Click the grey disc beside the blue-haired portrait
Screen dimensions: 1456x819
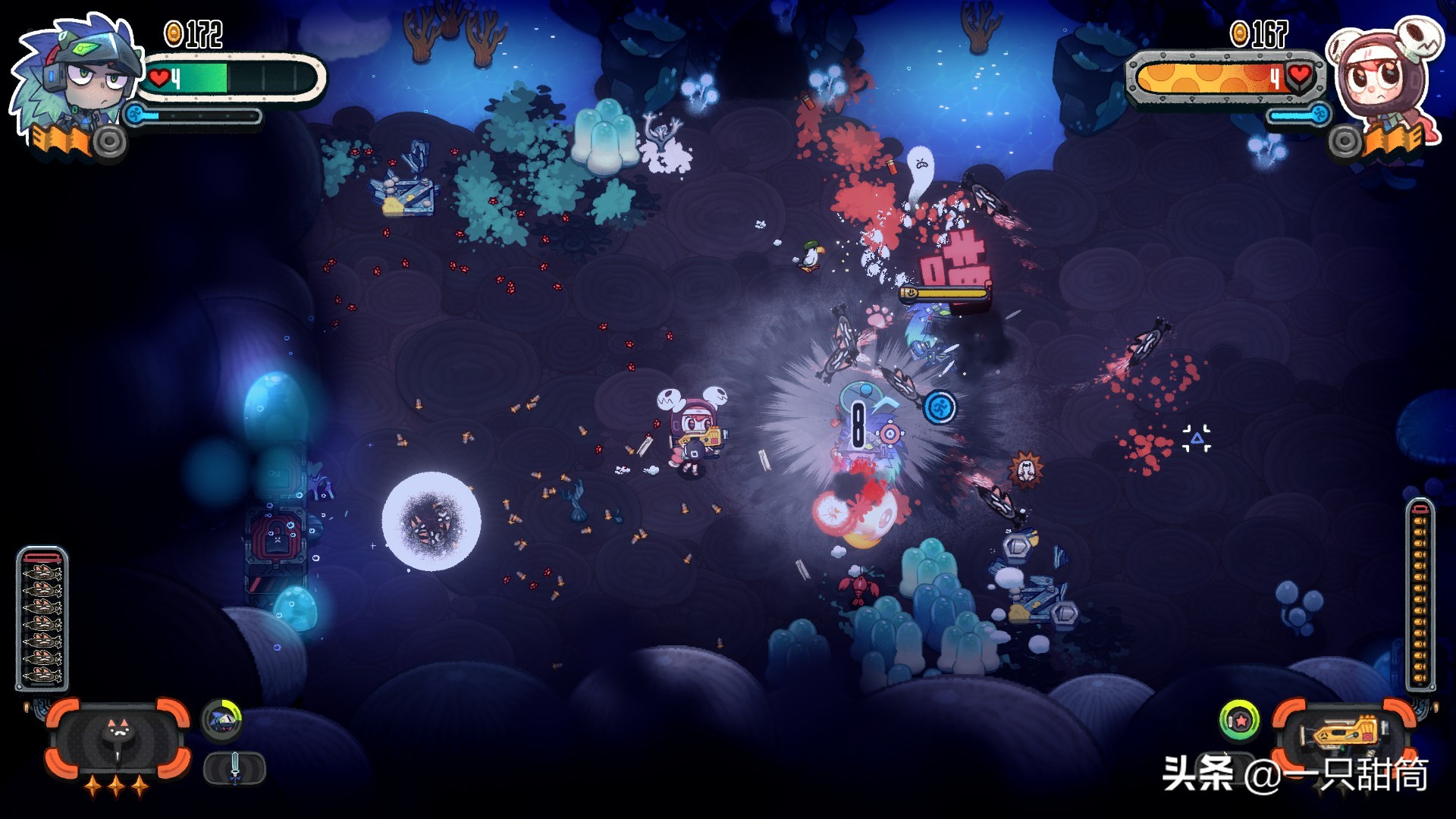tap(109, 141)
